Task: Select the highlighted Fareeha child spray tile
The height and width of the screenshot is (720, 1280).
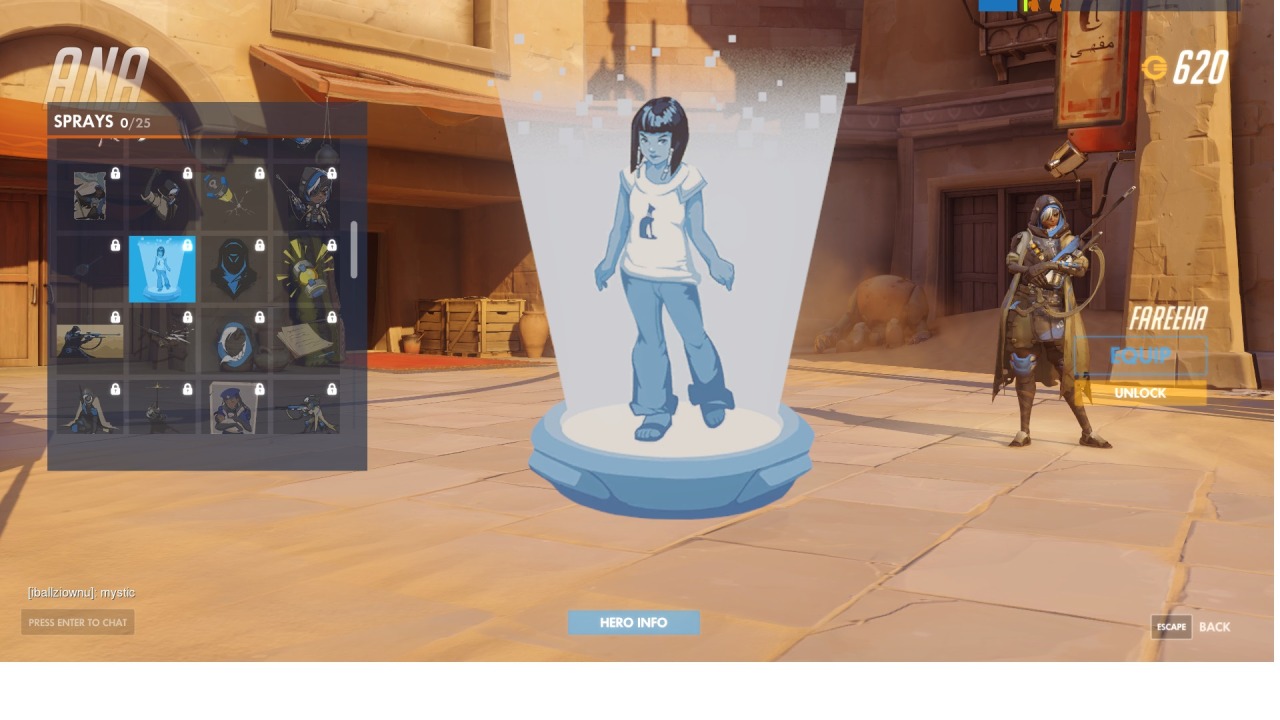Action: click(162, 269)
